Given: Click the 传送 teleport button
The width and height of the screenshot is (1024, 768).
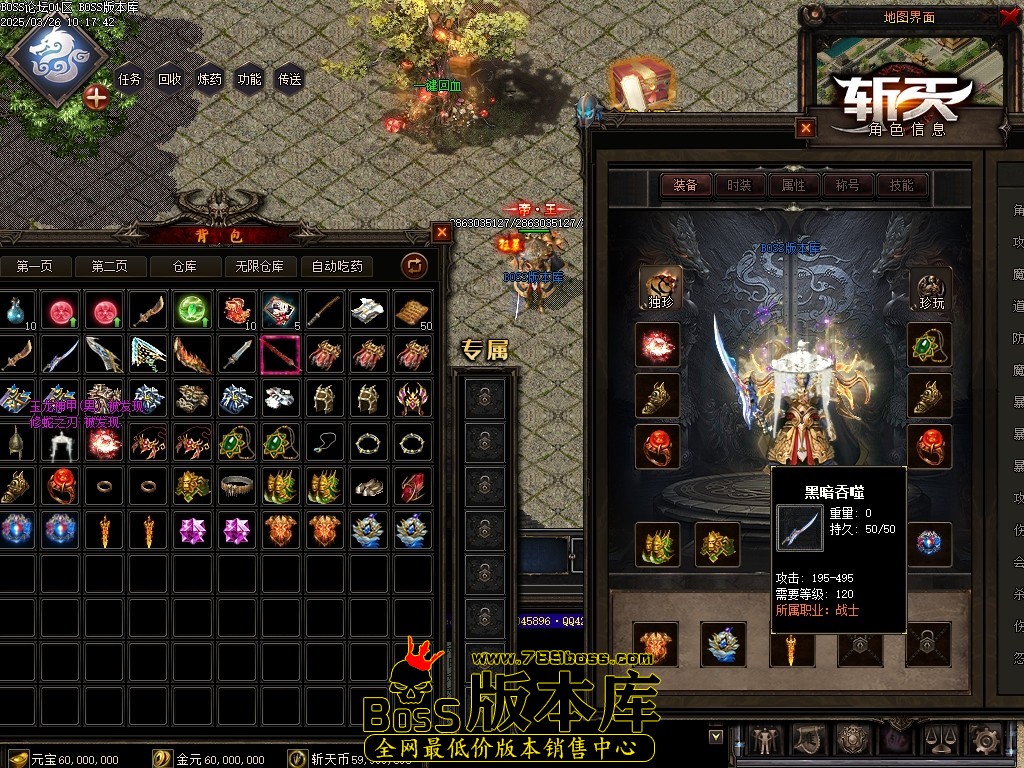Looking at the screenshot, I should click(290, 79).
